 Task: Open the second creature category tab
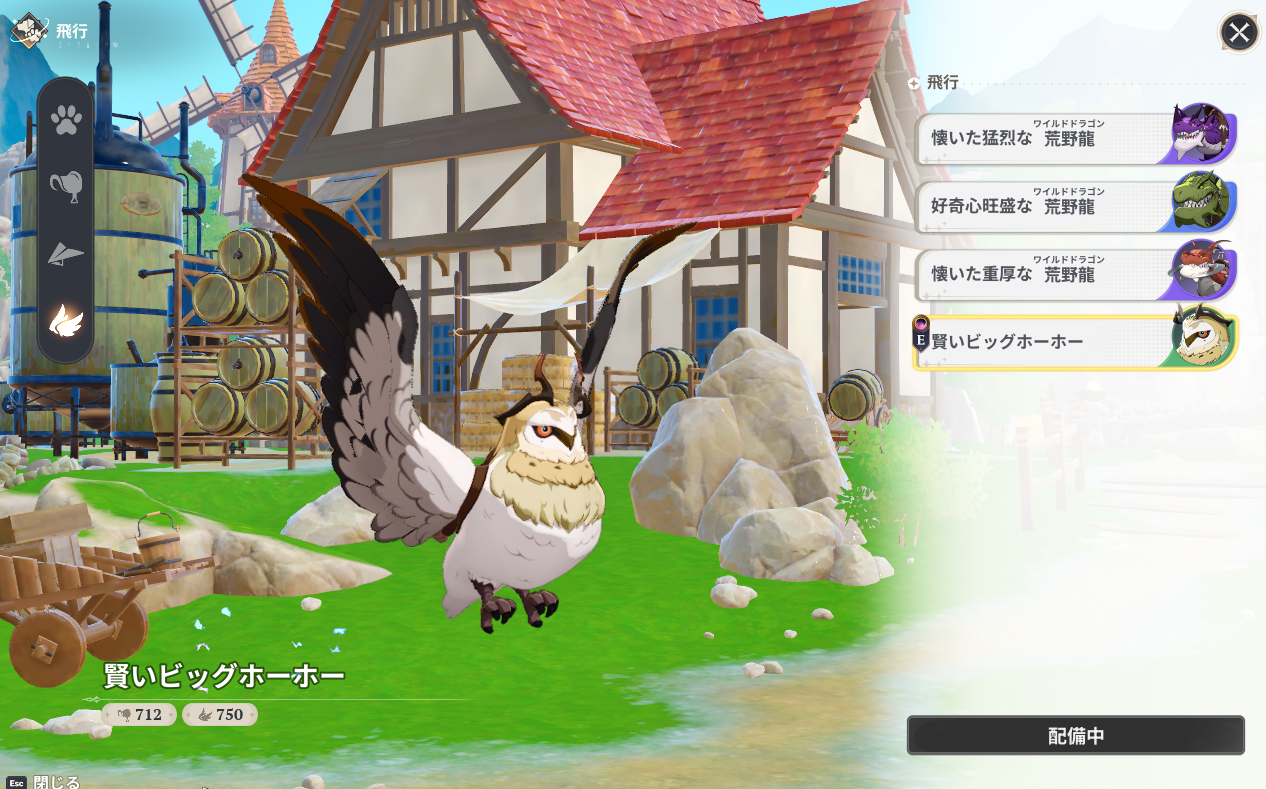[66, 187]
